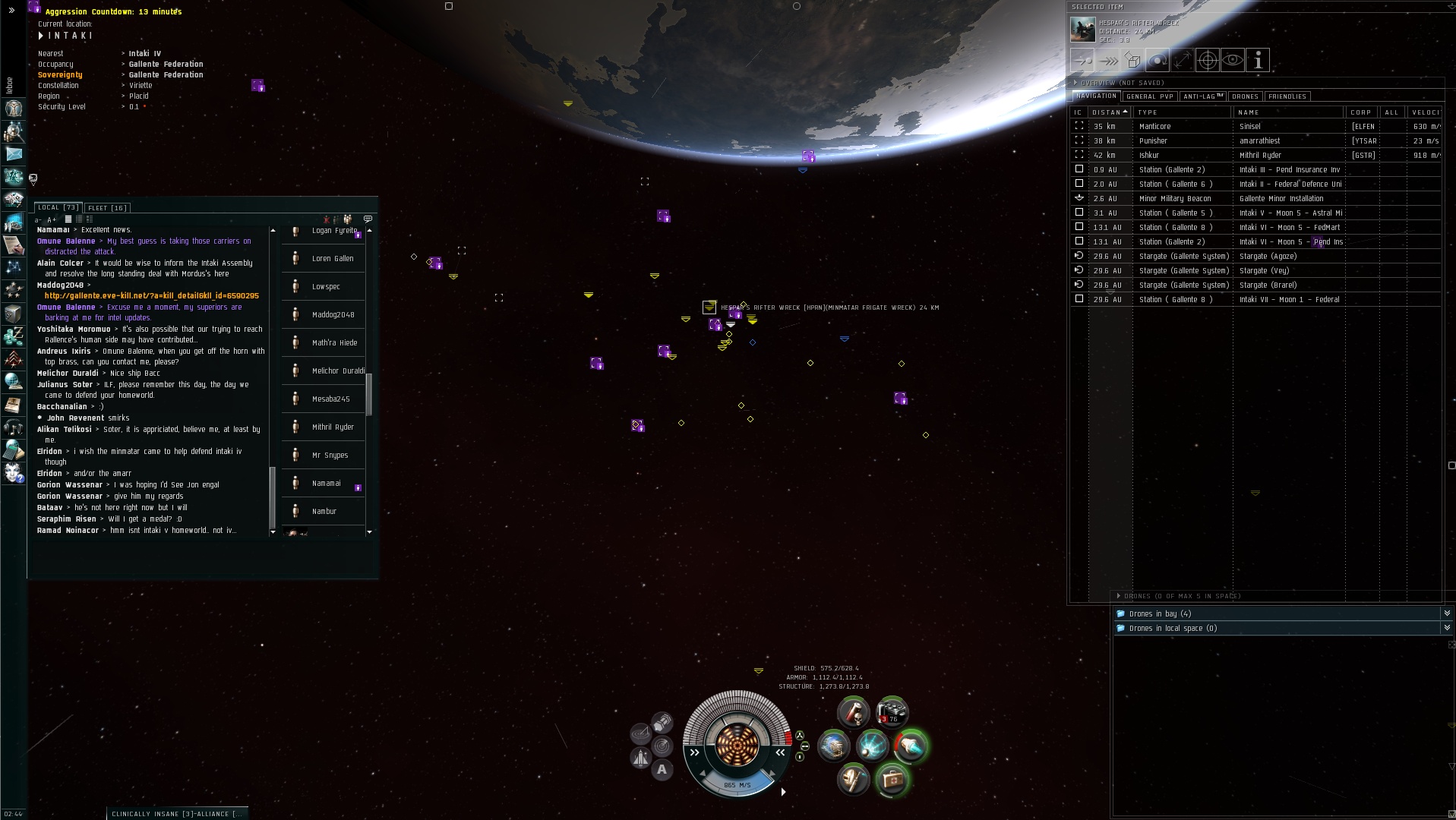Activate the stasis webifier module
The height and width of the screenshot is (820, 1456).
coord(872,746)
